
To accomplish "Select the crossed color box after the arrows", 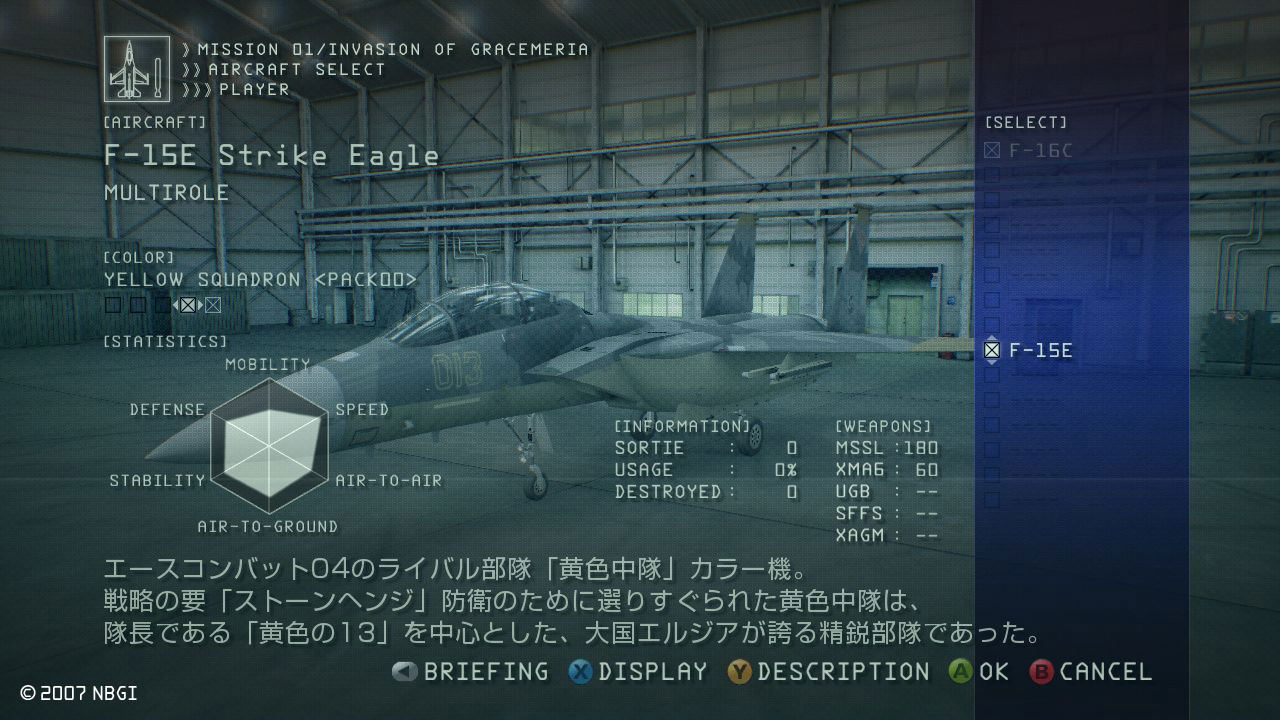I will (x=213, y=305).
